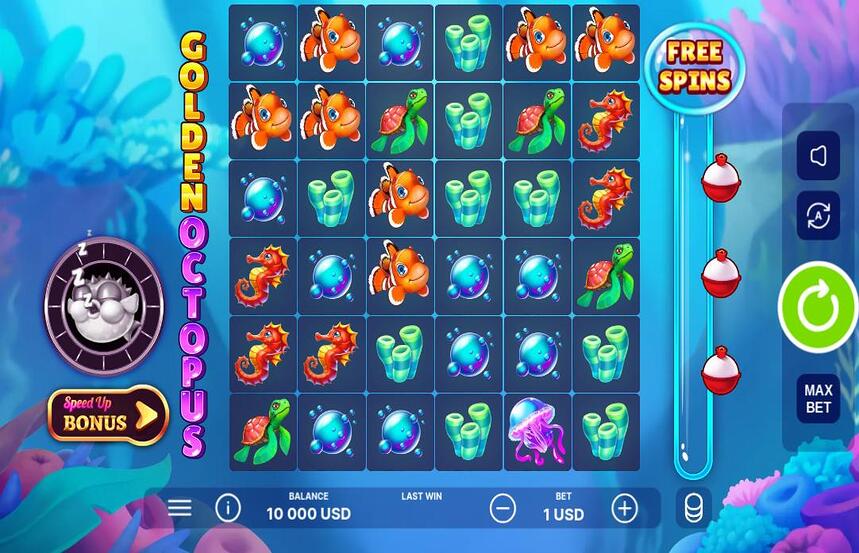Open the autoplay spin settings
Viewport: 859px width, 553px height.
pos(818,215)
